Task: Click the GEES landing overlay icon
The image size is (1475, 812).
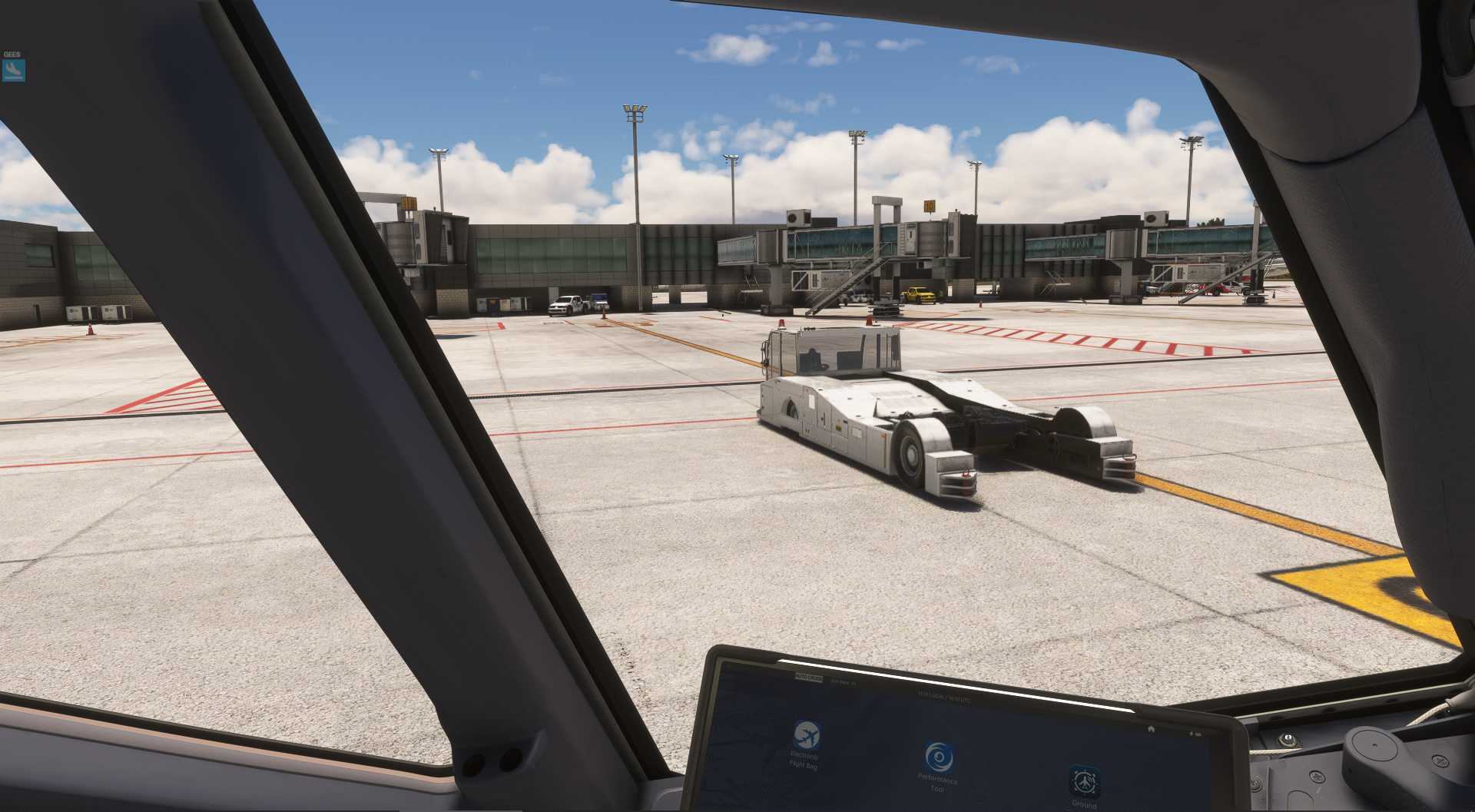Action: (14, 71)
